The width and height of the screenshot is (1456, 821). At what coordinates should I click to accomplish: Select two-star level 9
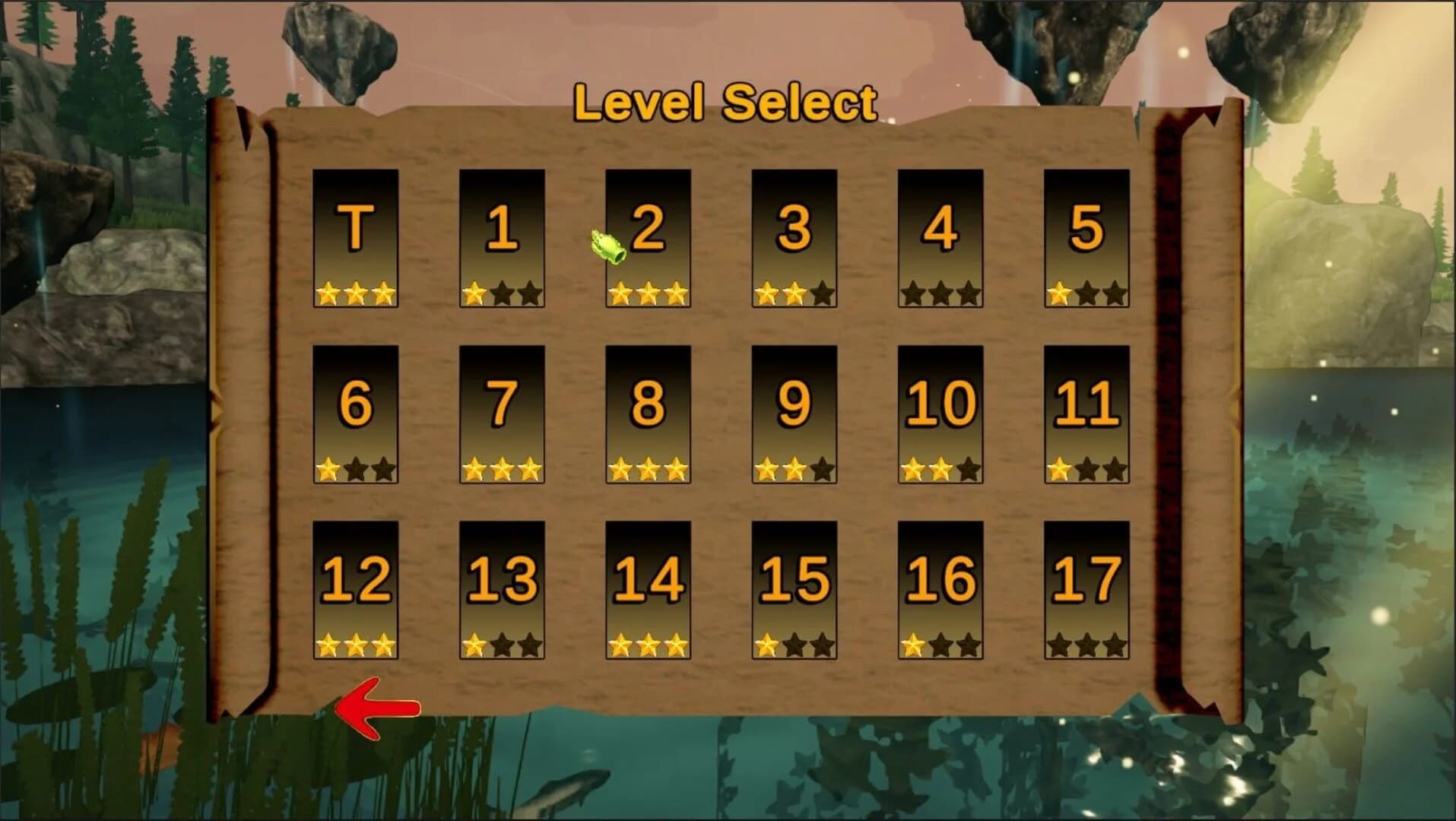pos(793,414)
